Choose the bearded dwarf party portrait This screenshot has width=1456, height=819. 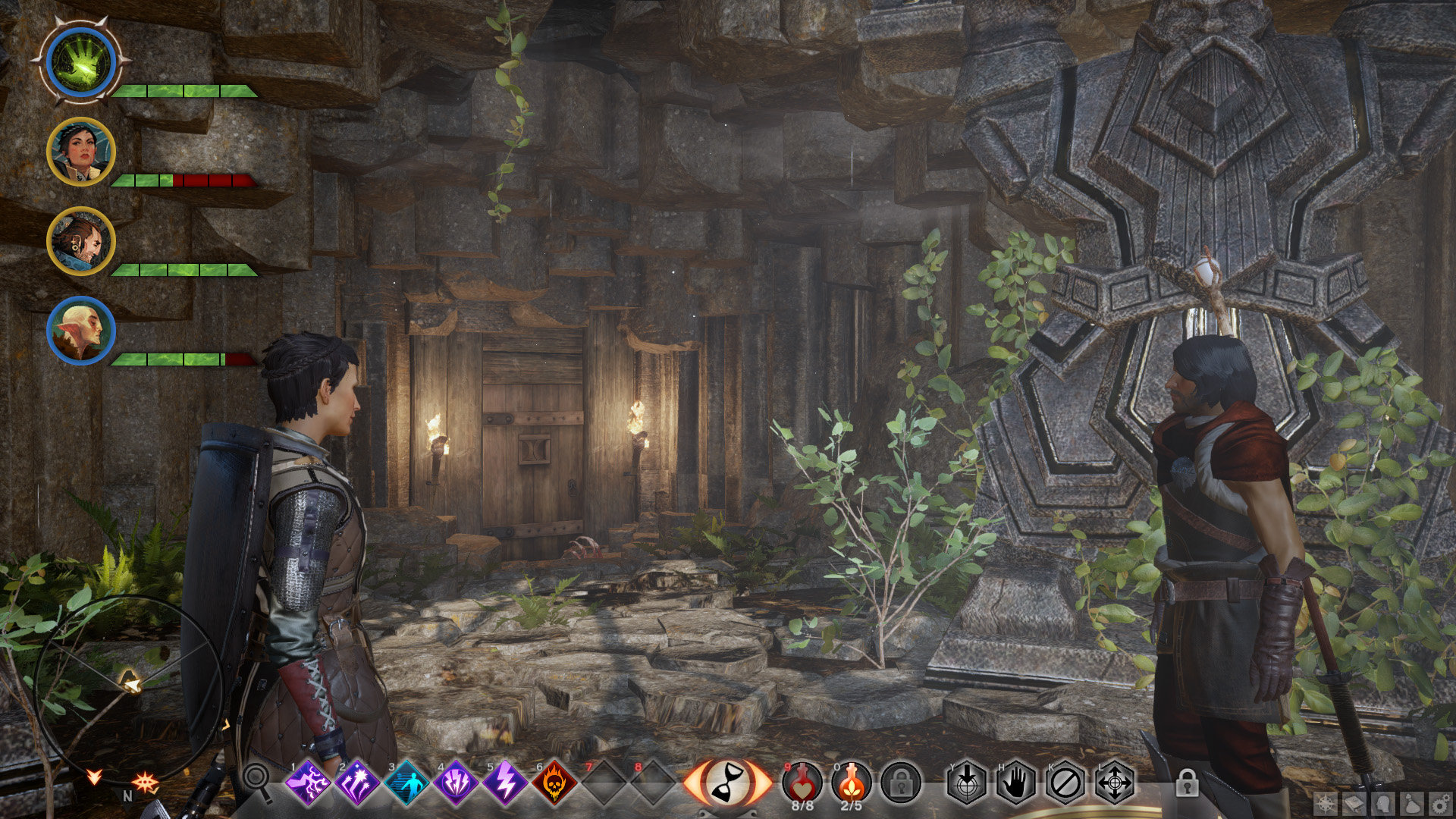pyautogui.click(x=80, y=241)
